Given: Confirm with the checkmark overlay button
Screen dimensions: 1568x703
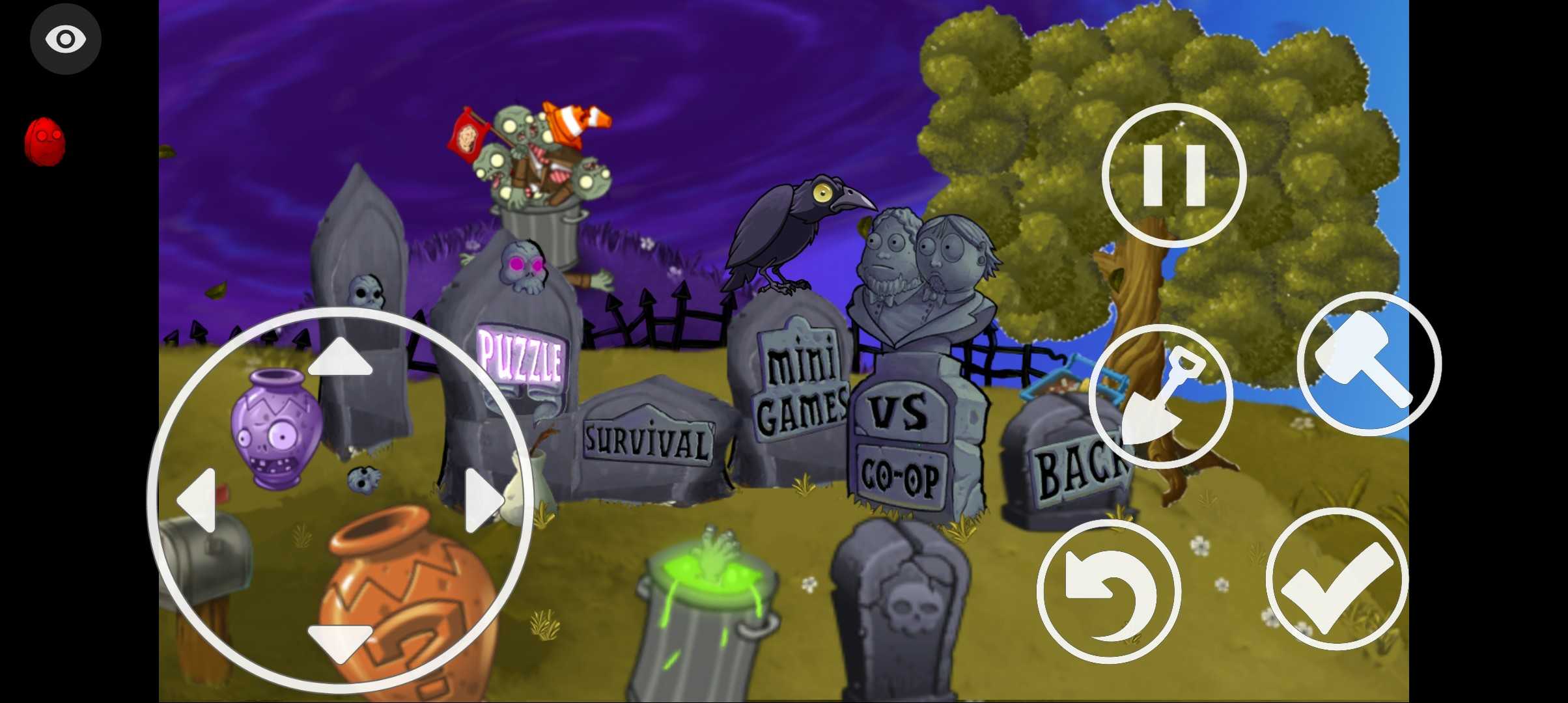Looking at the screenshot, I should coord(1337,579).
